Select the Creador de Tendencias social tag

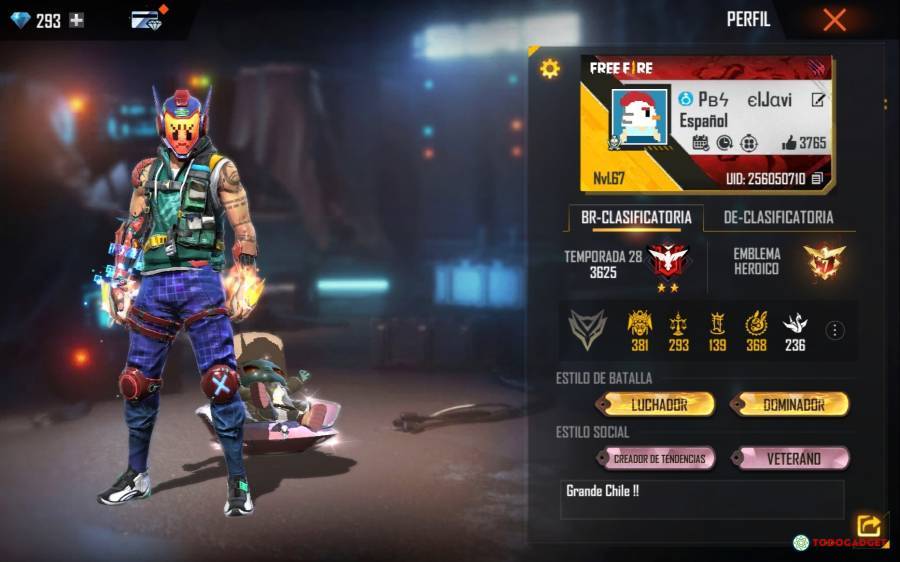[x=658, y=459]
